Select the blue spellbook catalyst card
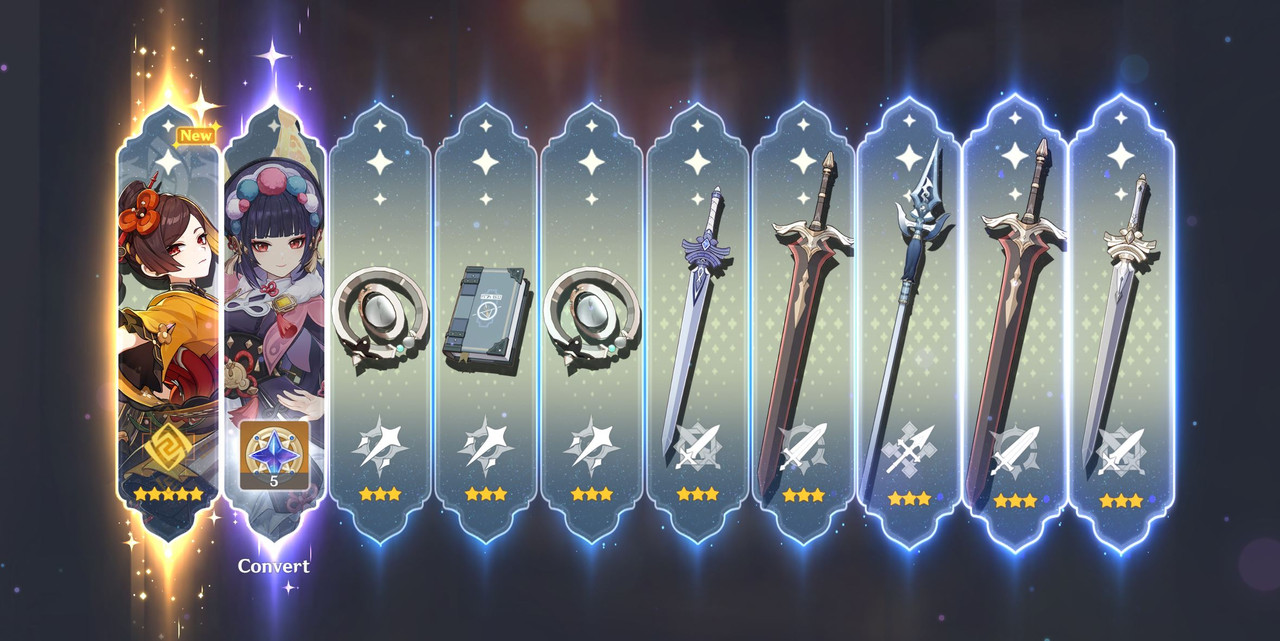Image resolution: width=1280 pixels, height=641 pixels. (x=485, y=320)
